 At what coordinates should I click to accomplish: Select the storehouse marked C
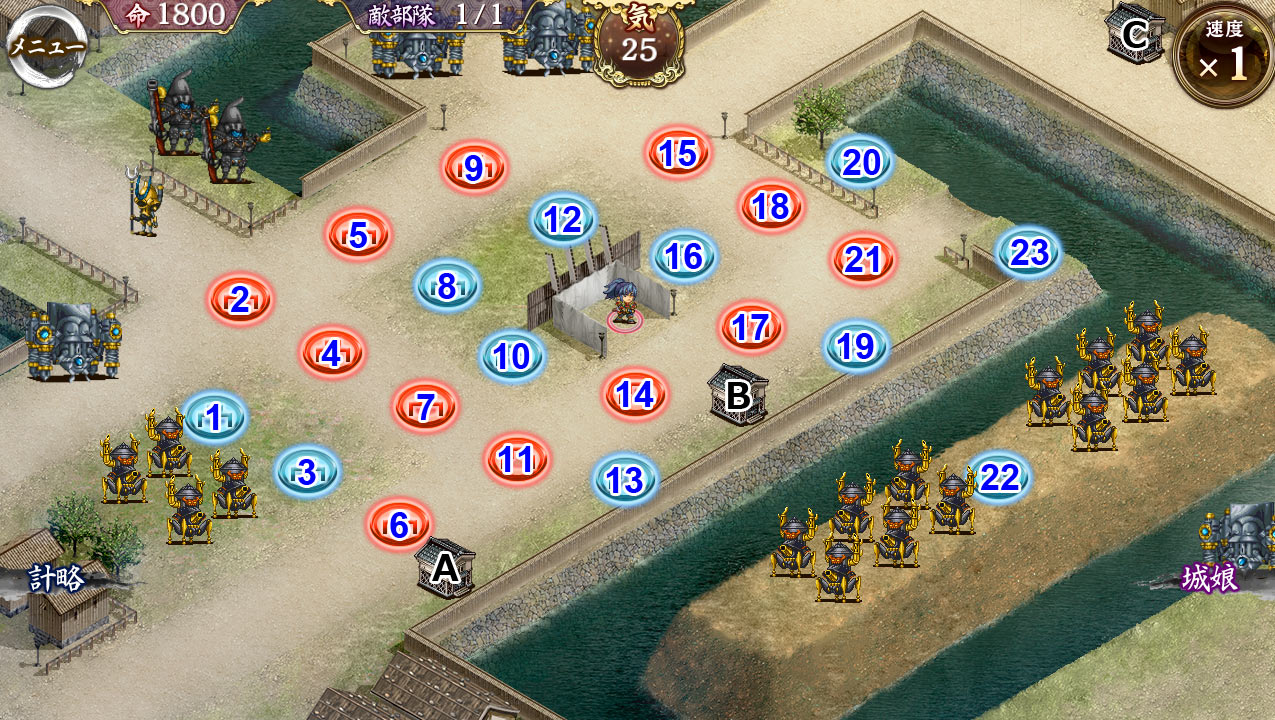[x=1134, y=35]
